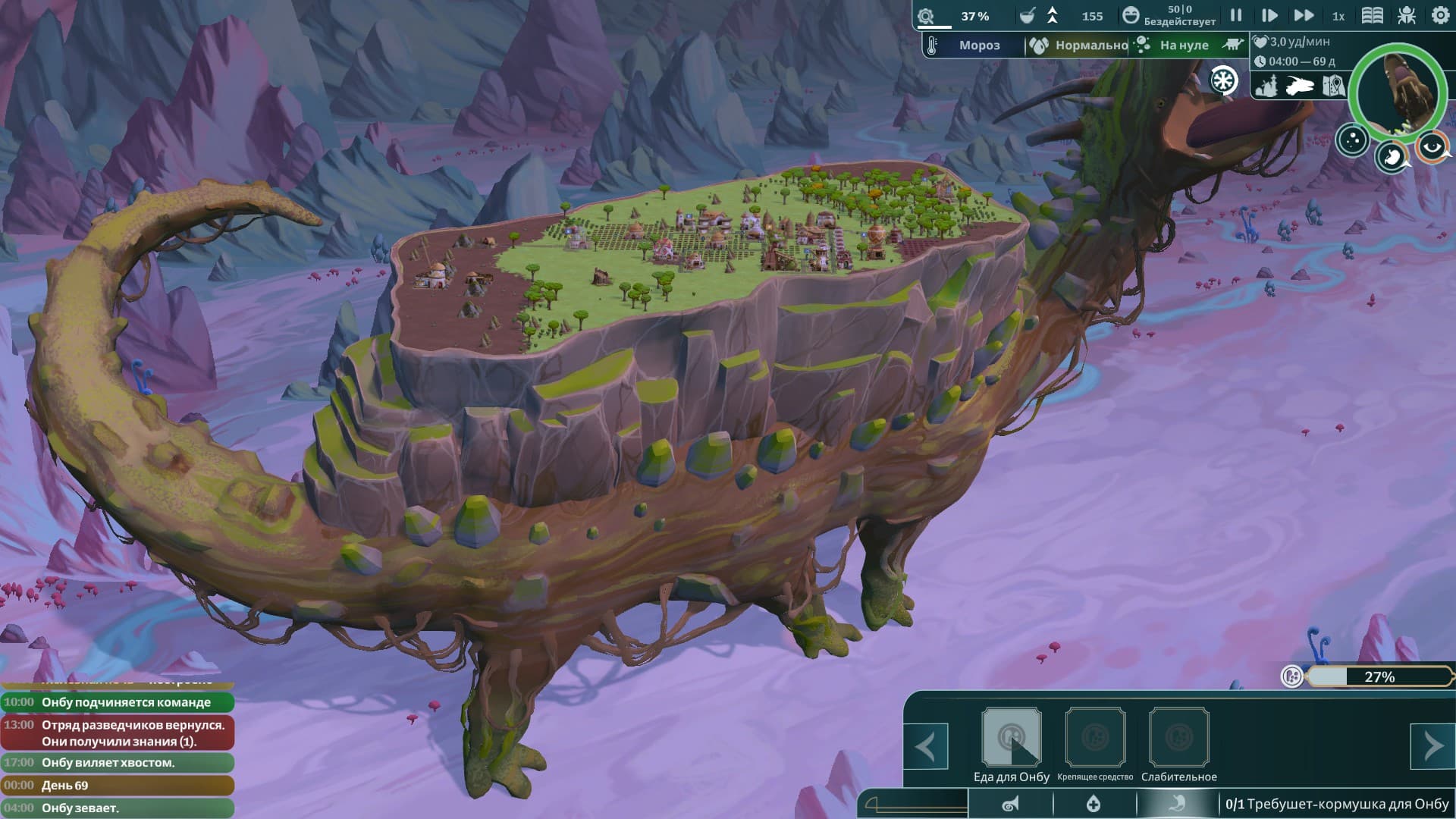Set game to normal play speed
The height and width of the screenshot is (819, 1456).
click(x=1269, y=15)
